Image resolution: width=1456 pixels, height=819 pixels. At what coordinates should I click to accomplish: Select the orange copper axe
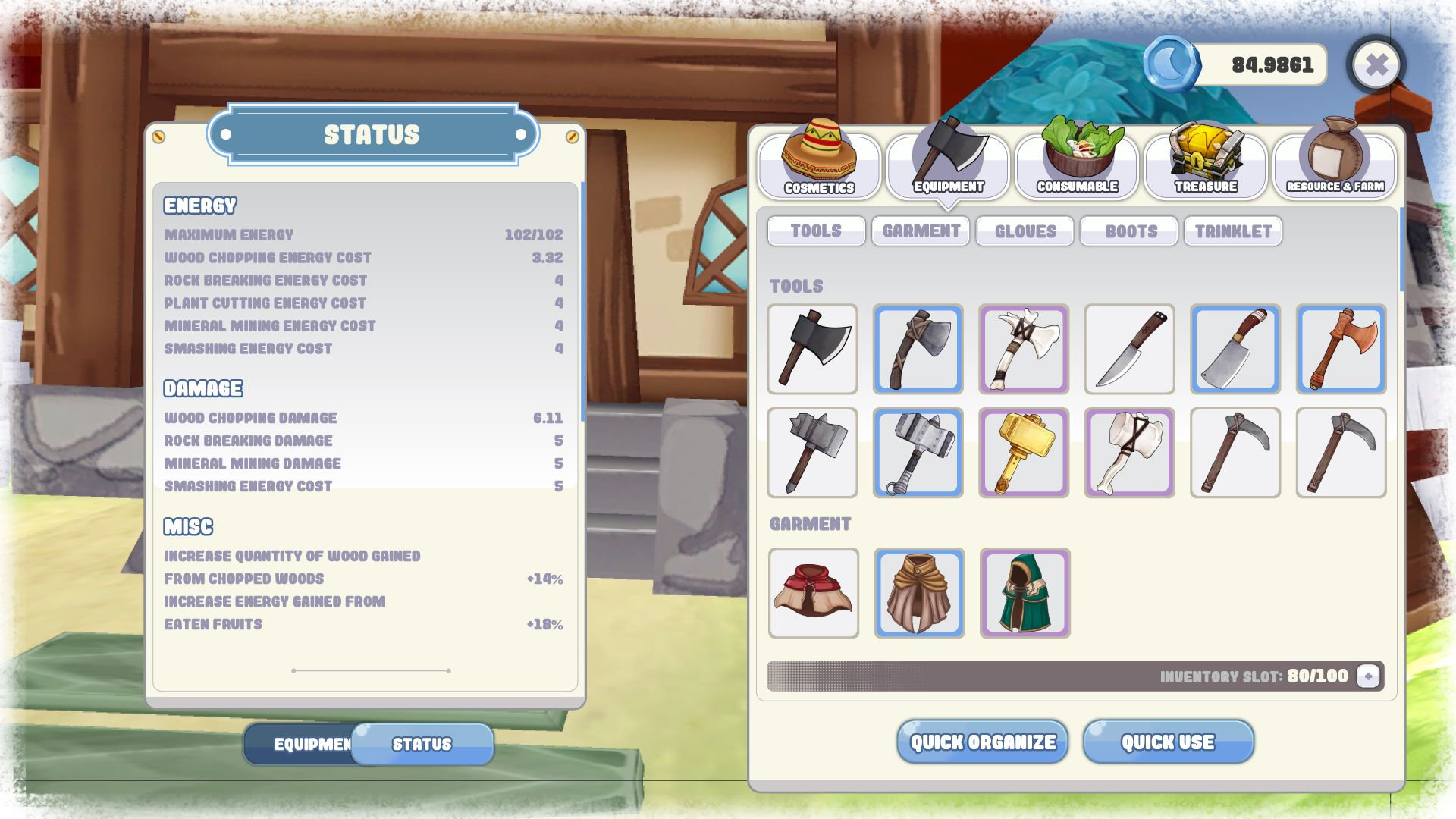pyautogui.click(x=1341, y=350)
